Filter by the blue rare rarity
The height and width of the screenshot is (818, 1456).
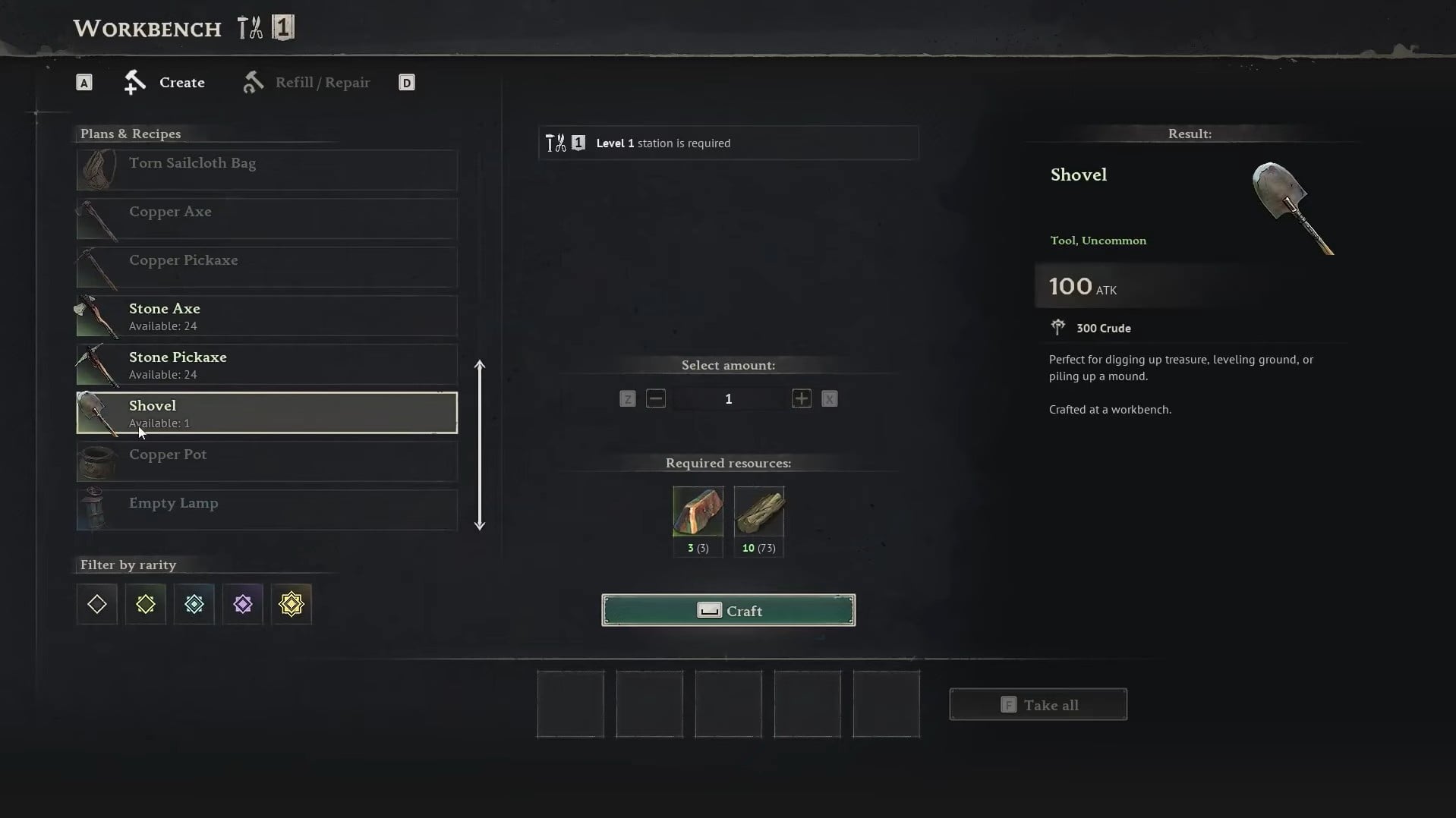[x=194, y=604]
